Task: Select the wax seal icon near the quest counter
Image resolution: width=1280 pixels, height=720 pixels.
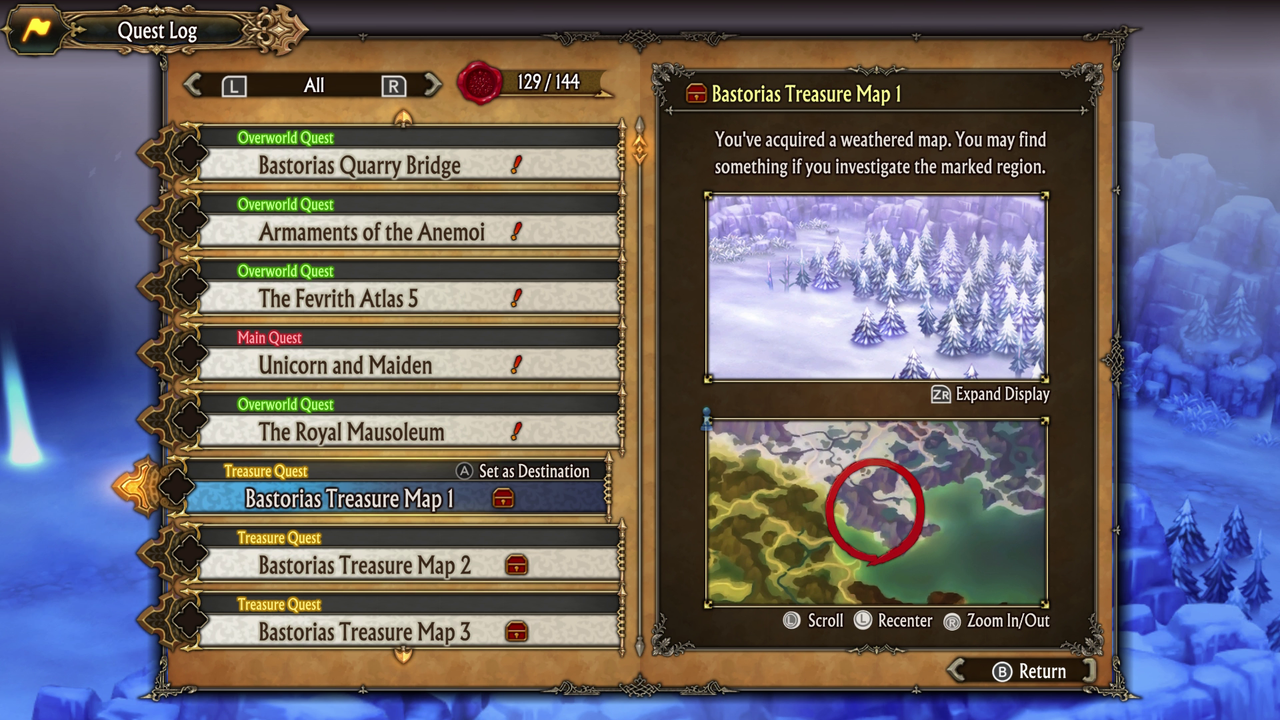Action: 479,82
